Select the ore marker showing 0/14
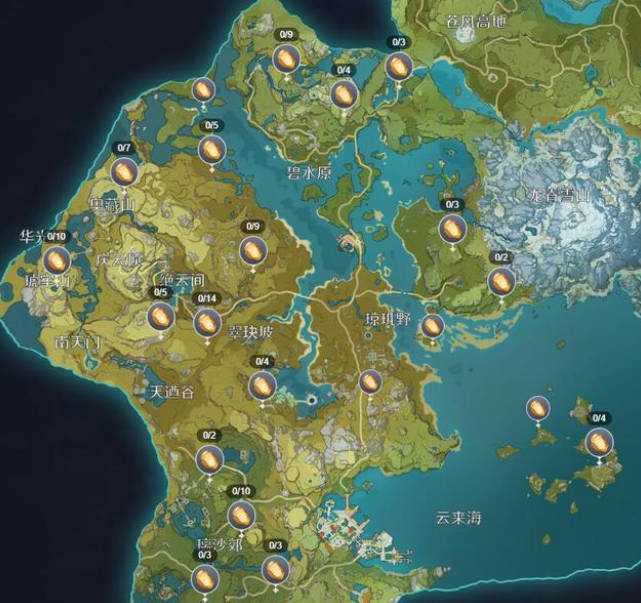The width and height of the screenshot is (641, 603). [207, 321]
